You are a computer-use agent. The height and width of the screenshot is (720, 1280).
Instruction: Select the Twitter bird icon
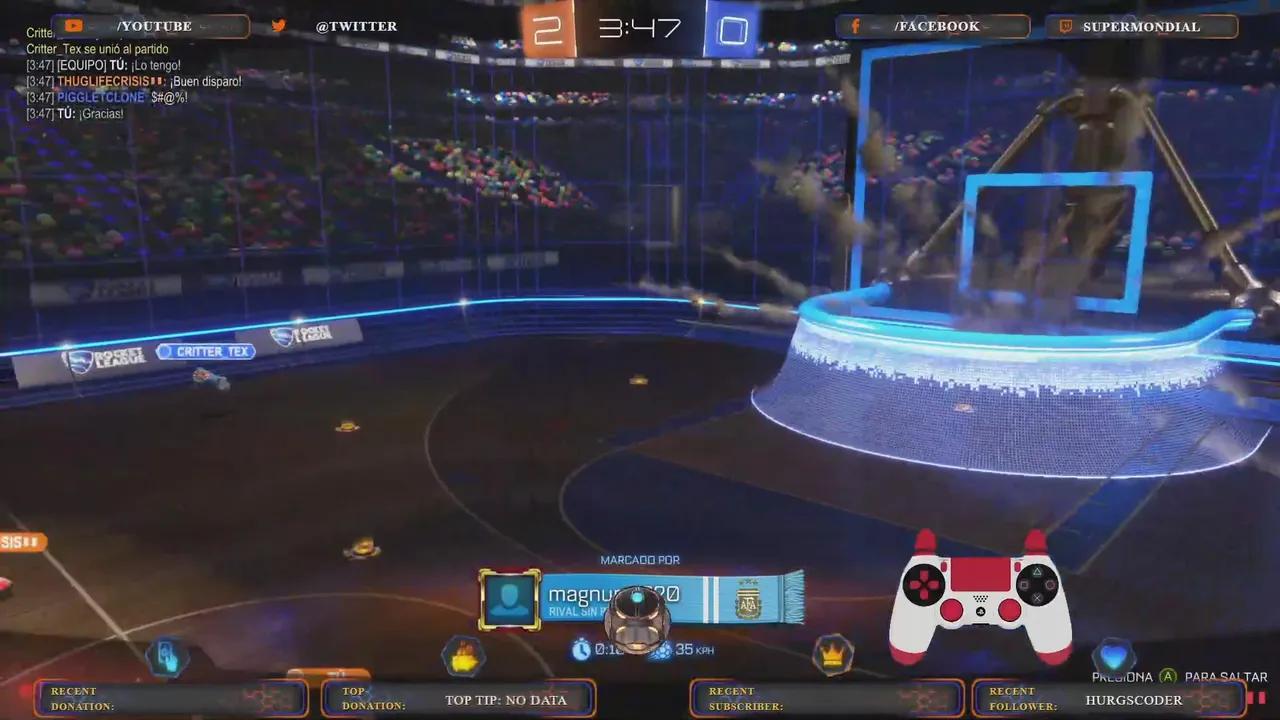pos(278,26)
